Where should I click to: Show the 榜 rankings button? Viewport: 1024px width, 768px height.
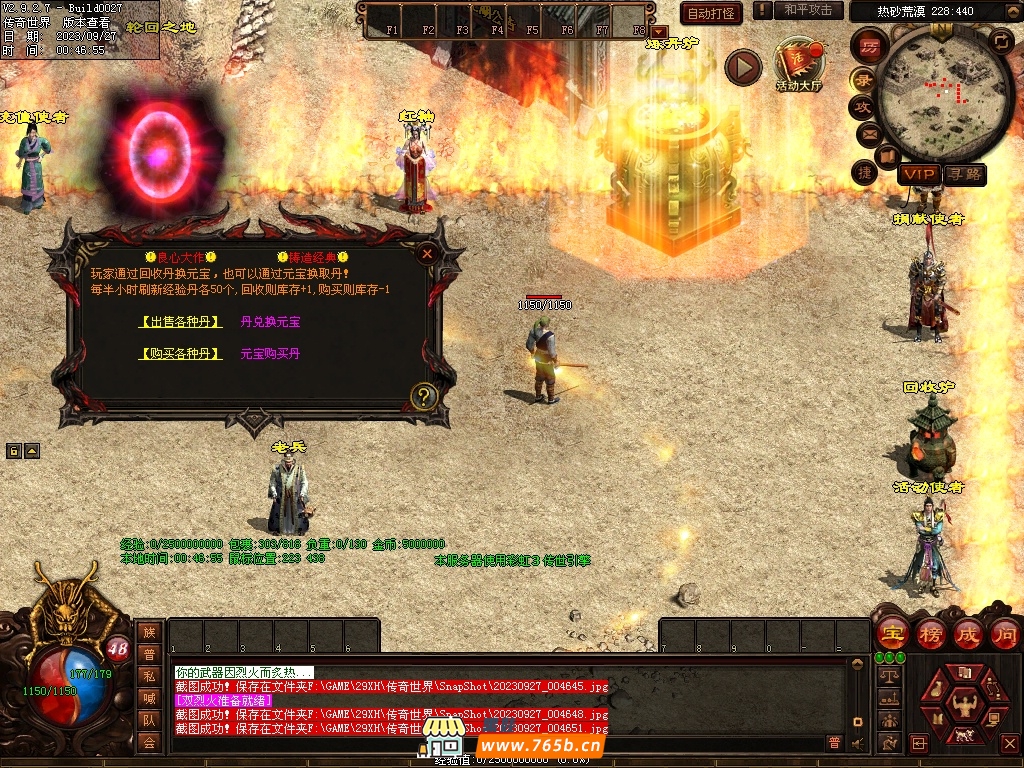(x=931, y=633)
